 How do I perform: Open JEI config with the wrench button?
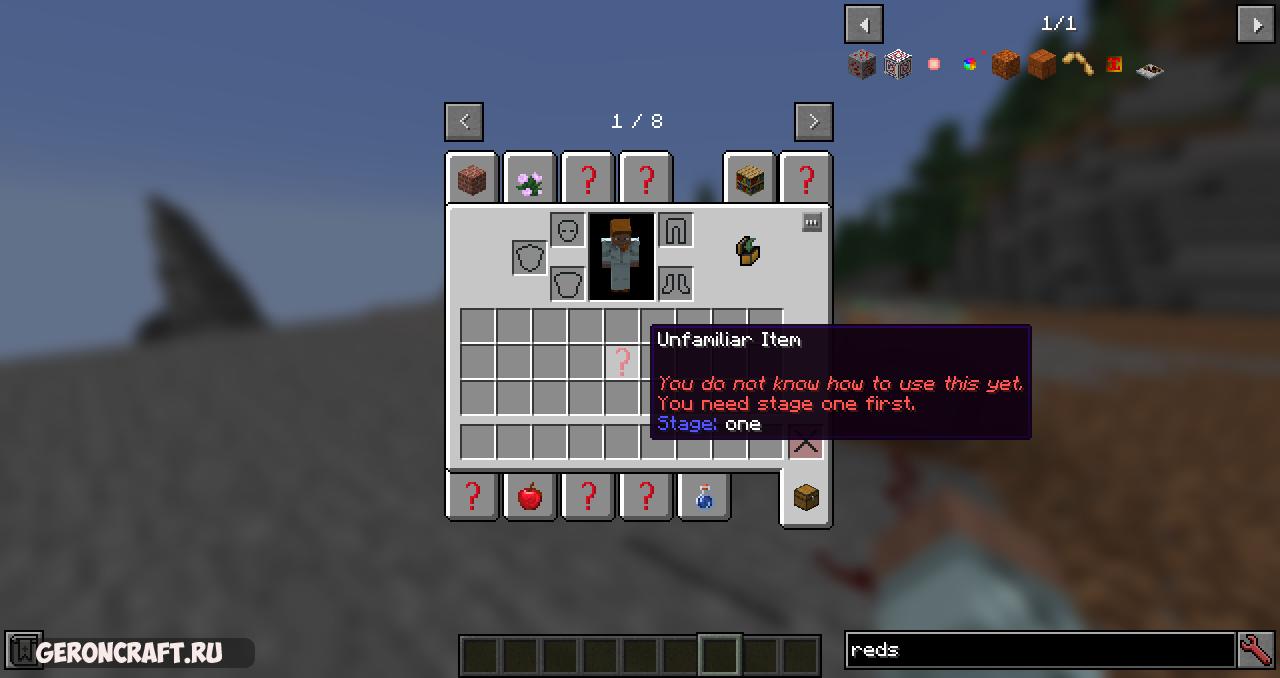pyautogui.click(x=1256, y=650)
